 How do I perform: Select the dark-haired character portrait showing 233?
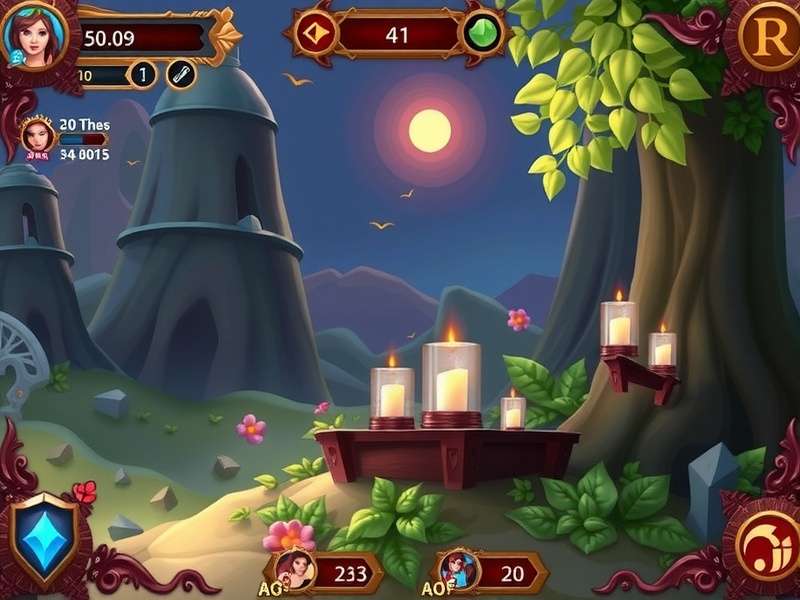click(296, 571)
